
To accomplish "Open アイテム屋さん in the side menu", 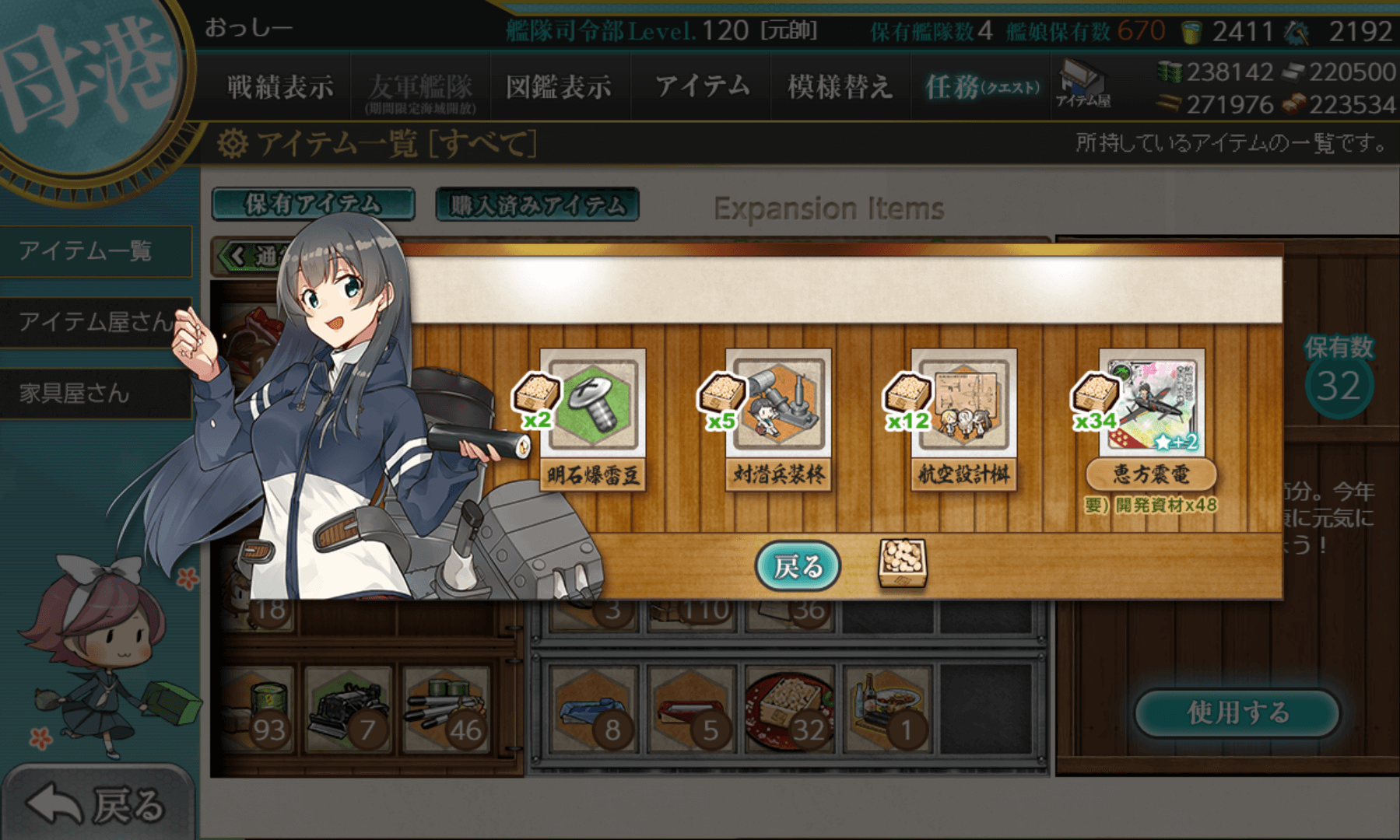I will [x=95, y=321].
